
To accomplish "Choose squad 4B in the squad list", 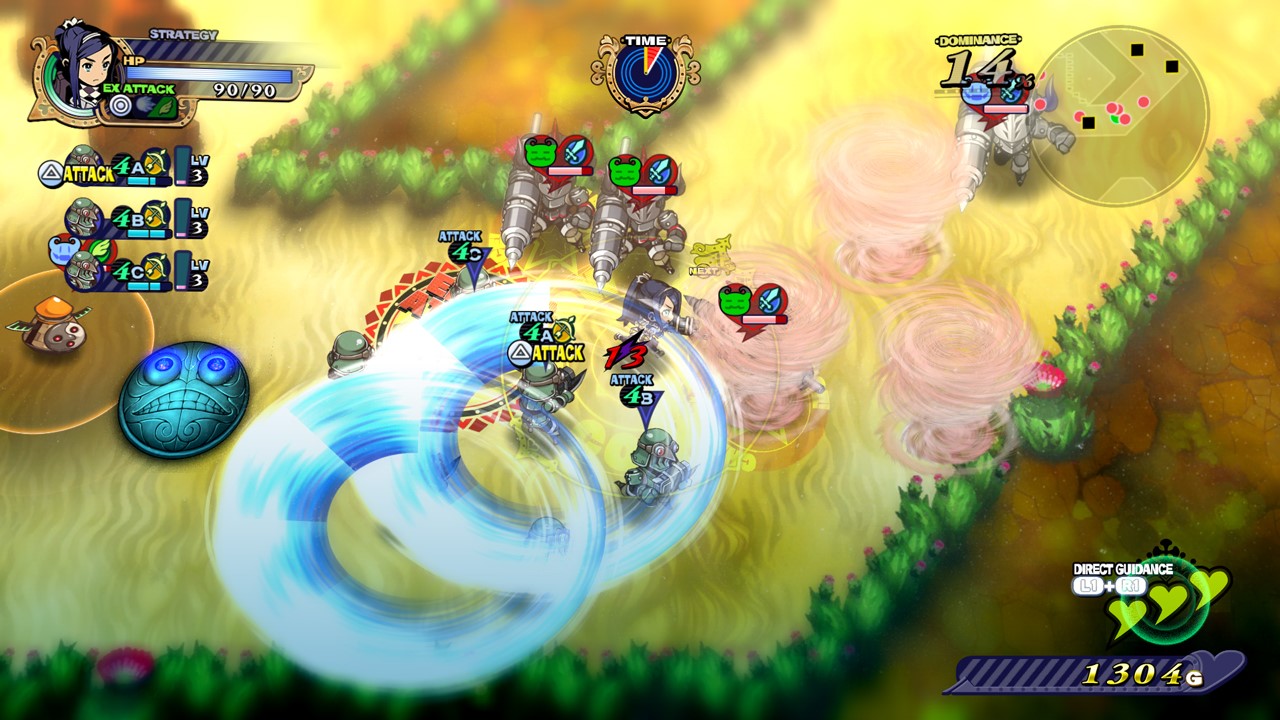I will [x=130, y=218].
